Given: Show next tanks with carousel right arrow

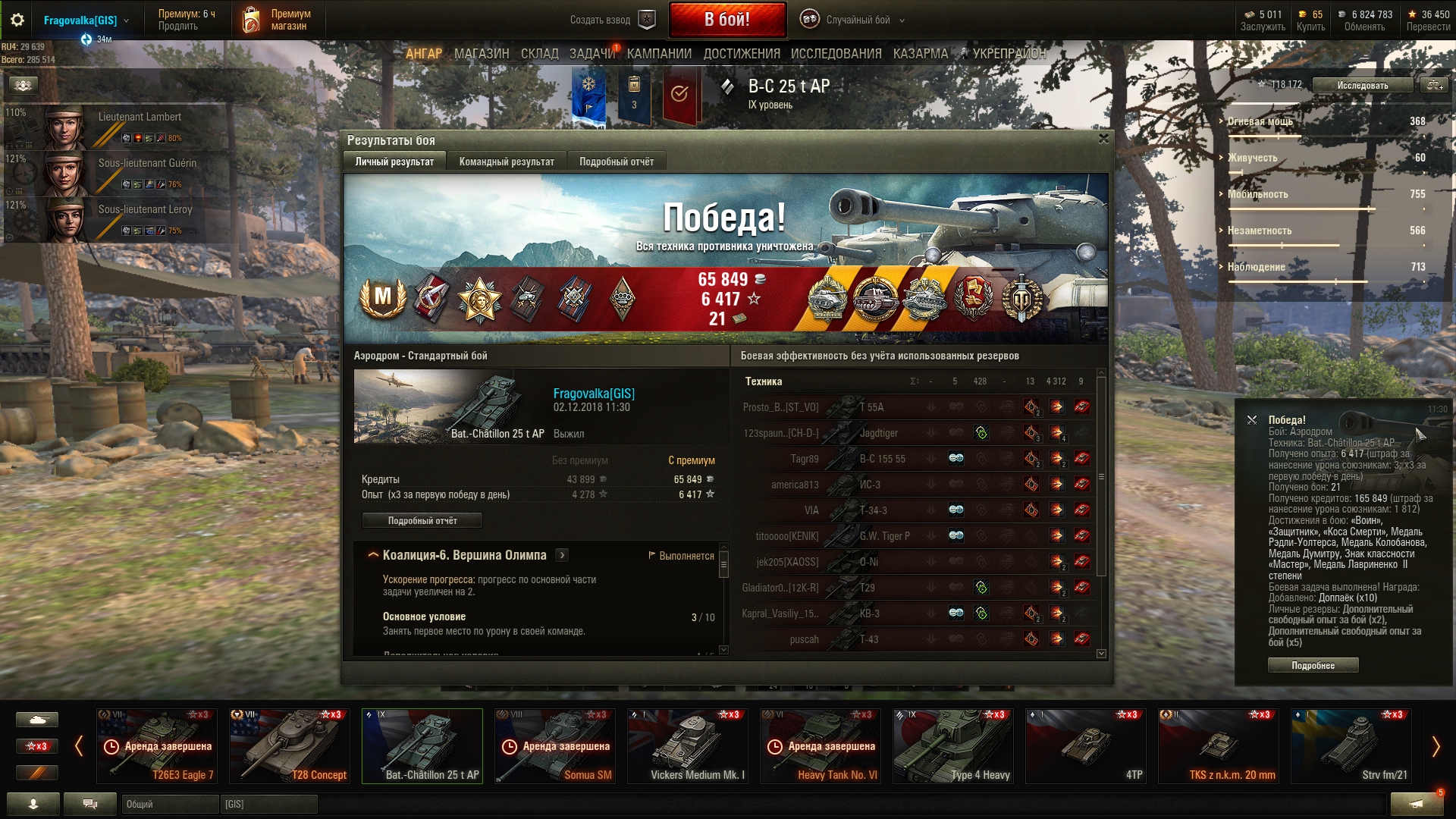Looking at the screenshot, I should [1435, 747].
